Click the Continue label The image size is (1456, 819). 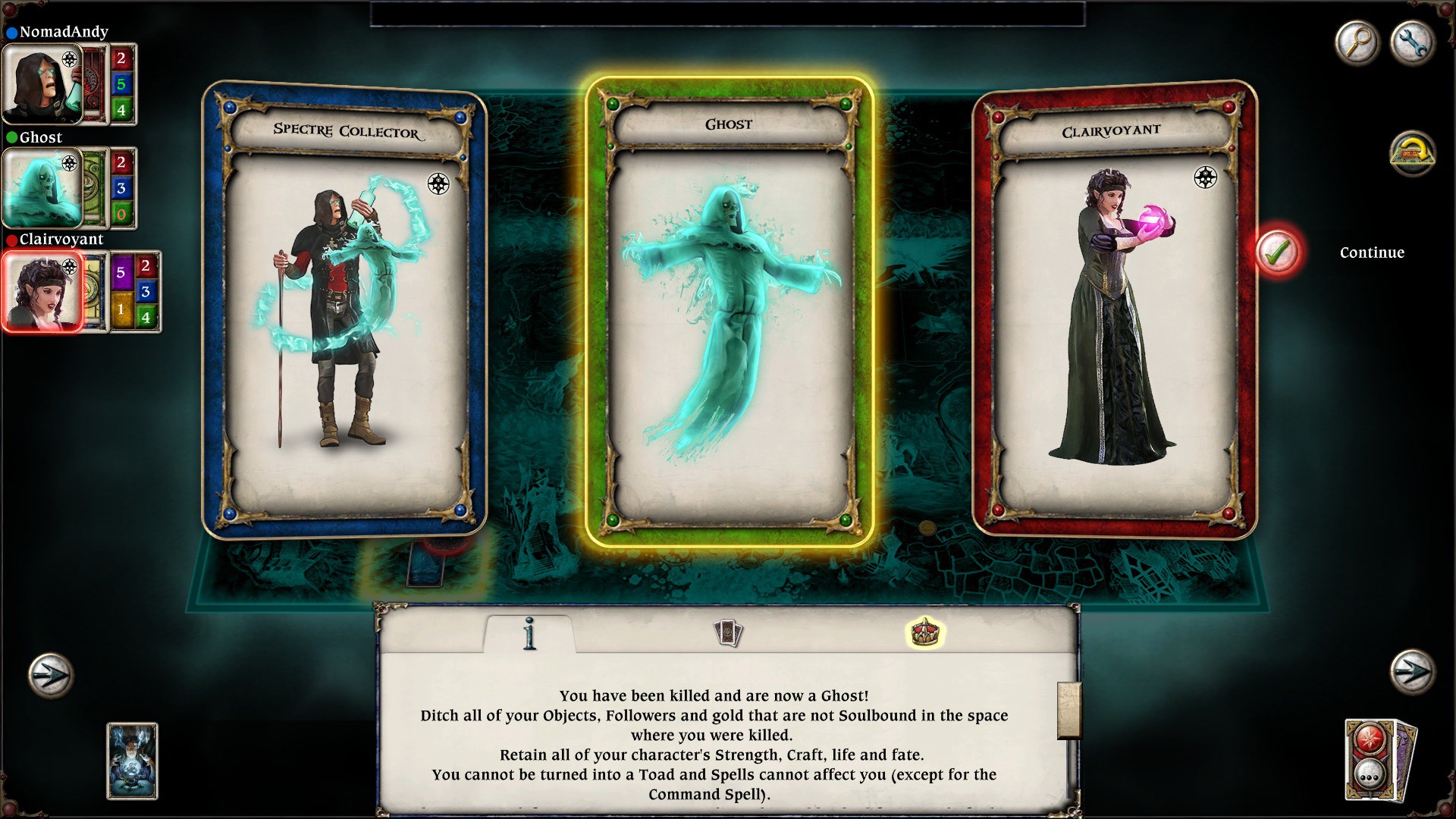pyautogui.click(x=1372, y=253)
